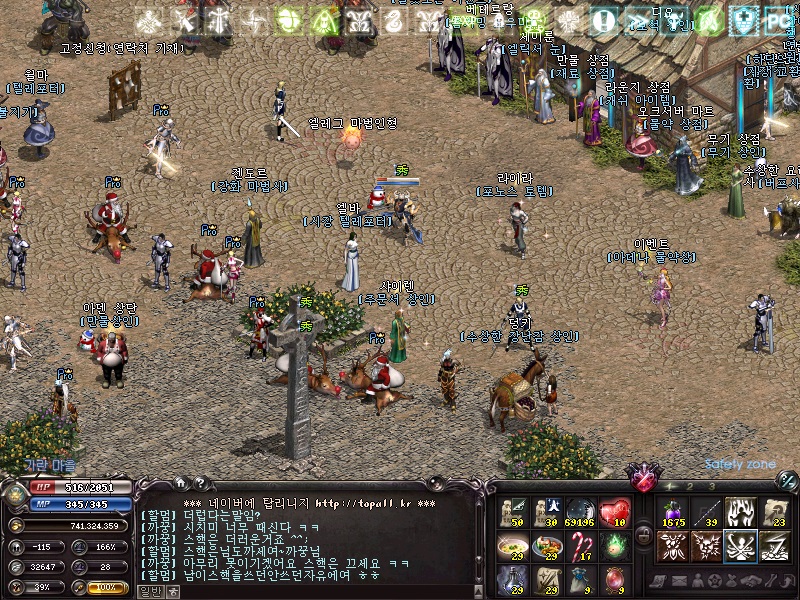Select the red heart item slot
The height and width of the screenshot is (600, 800).
(617, 512)
